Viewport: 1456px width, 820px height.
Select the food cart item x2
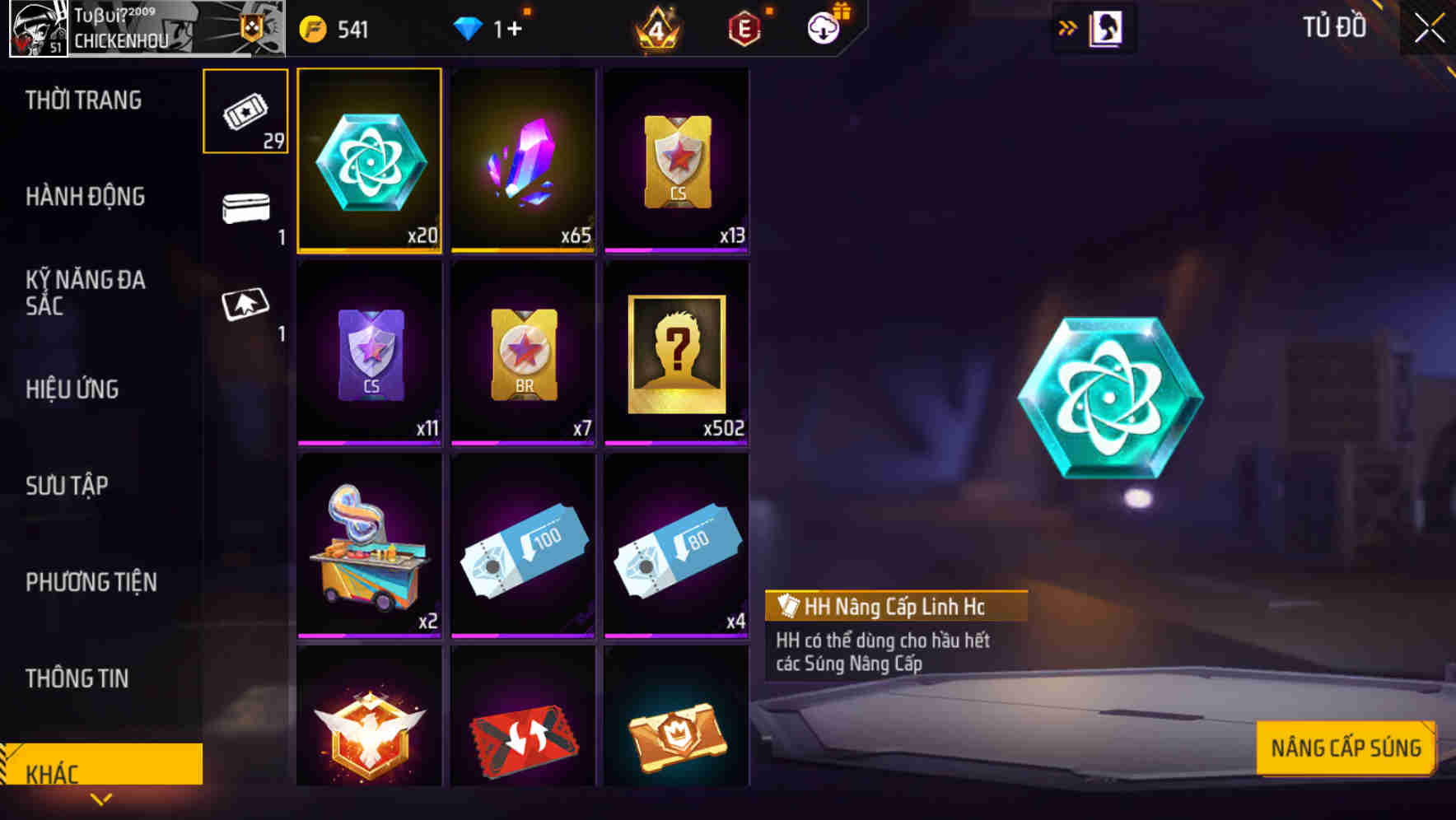[369, 547]
